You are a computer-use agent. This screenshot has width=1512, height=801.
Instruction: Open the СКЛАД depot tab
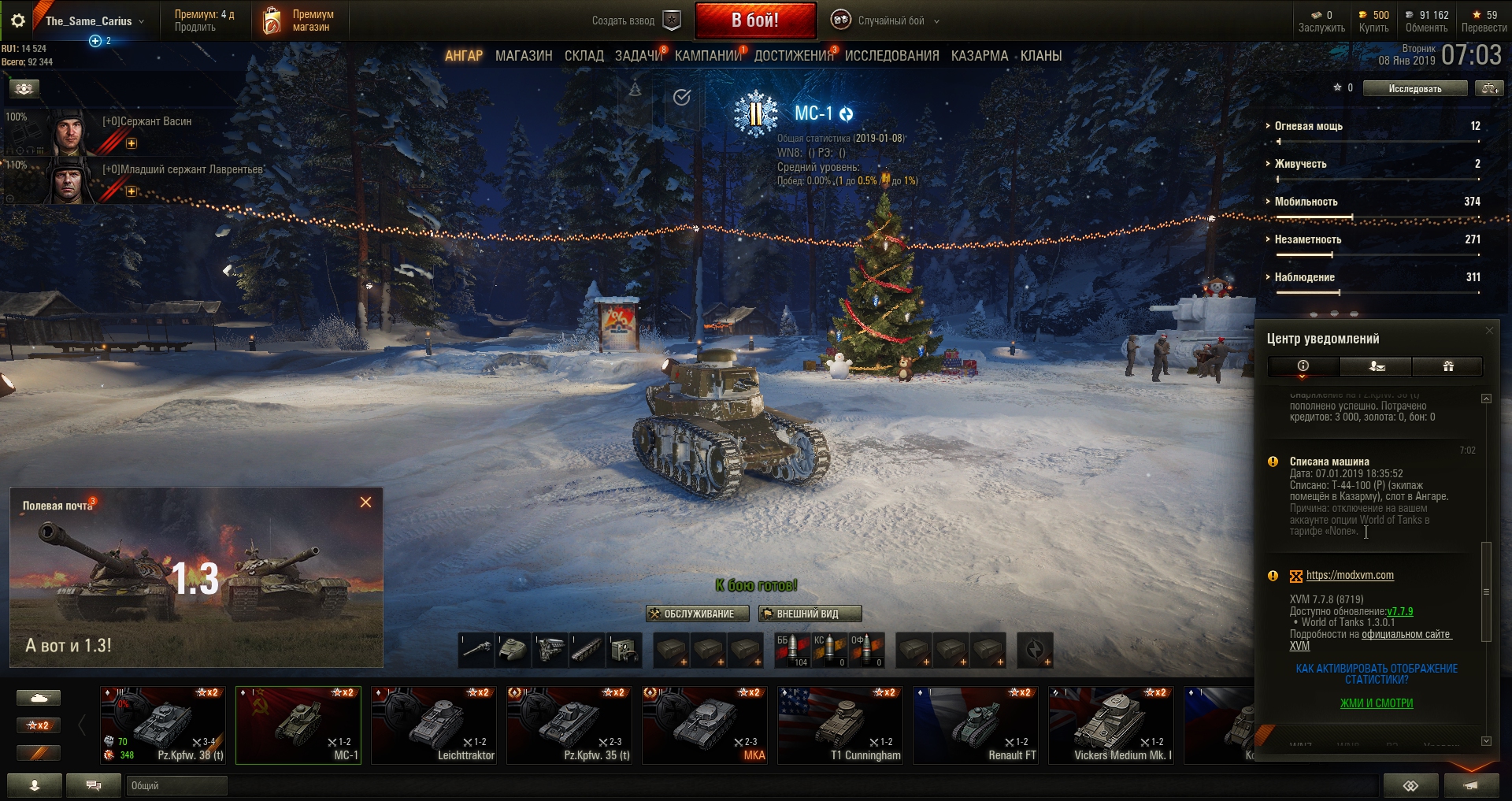[x=584, y=56]
